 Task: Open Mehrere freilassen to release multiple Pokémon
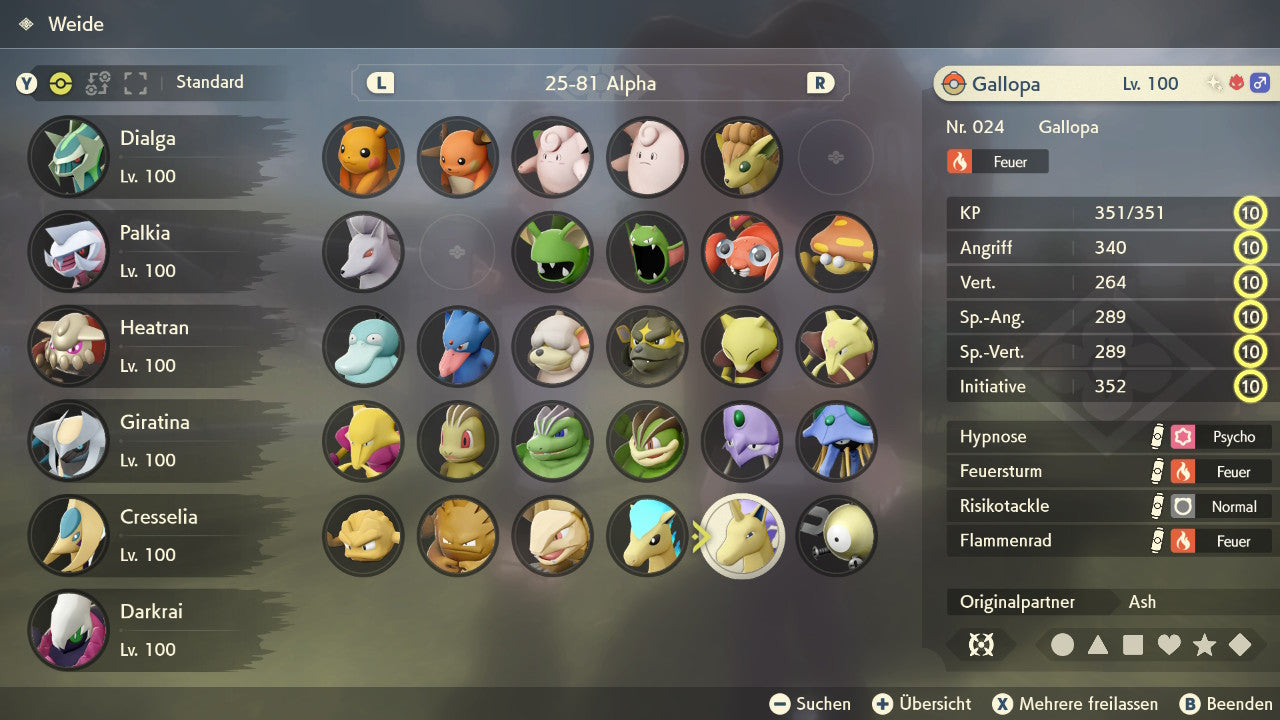tap(1075, 703)
